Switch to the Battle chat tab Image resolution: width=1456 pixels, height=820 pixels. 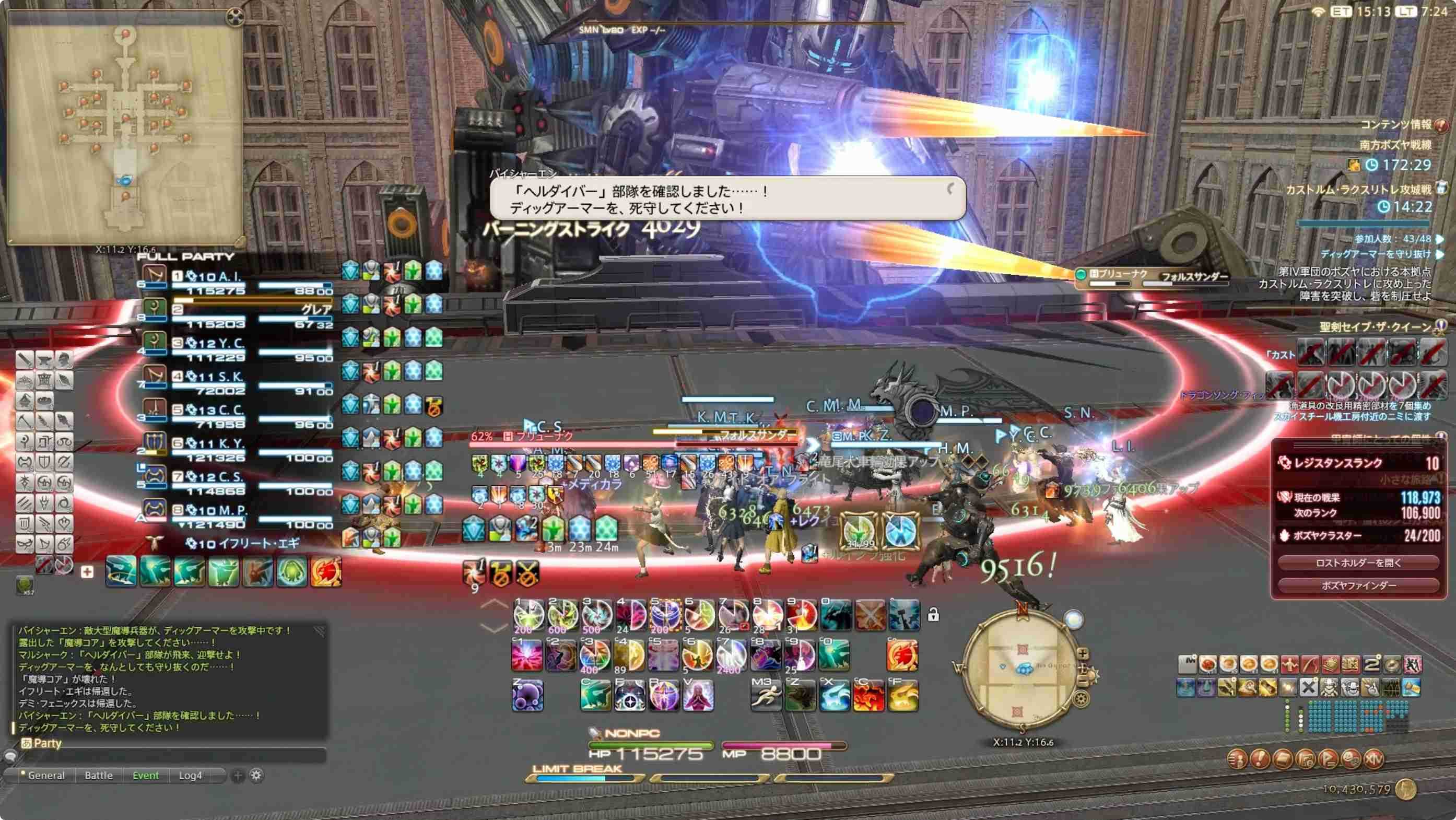click(x=99, y=776)
